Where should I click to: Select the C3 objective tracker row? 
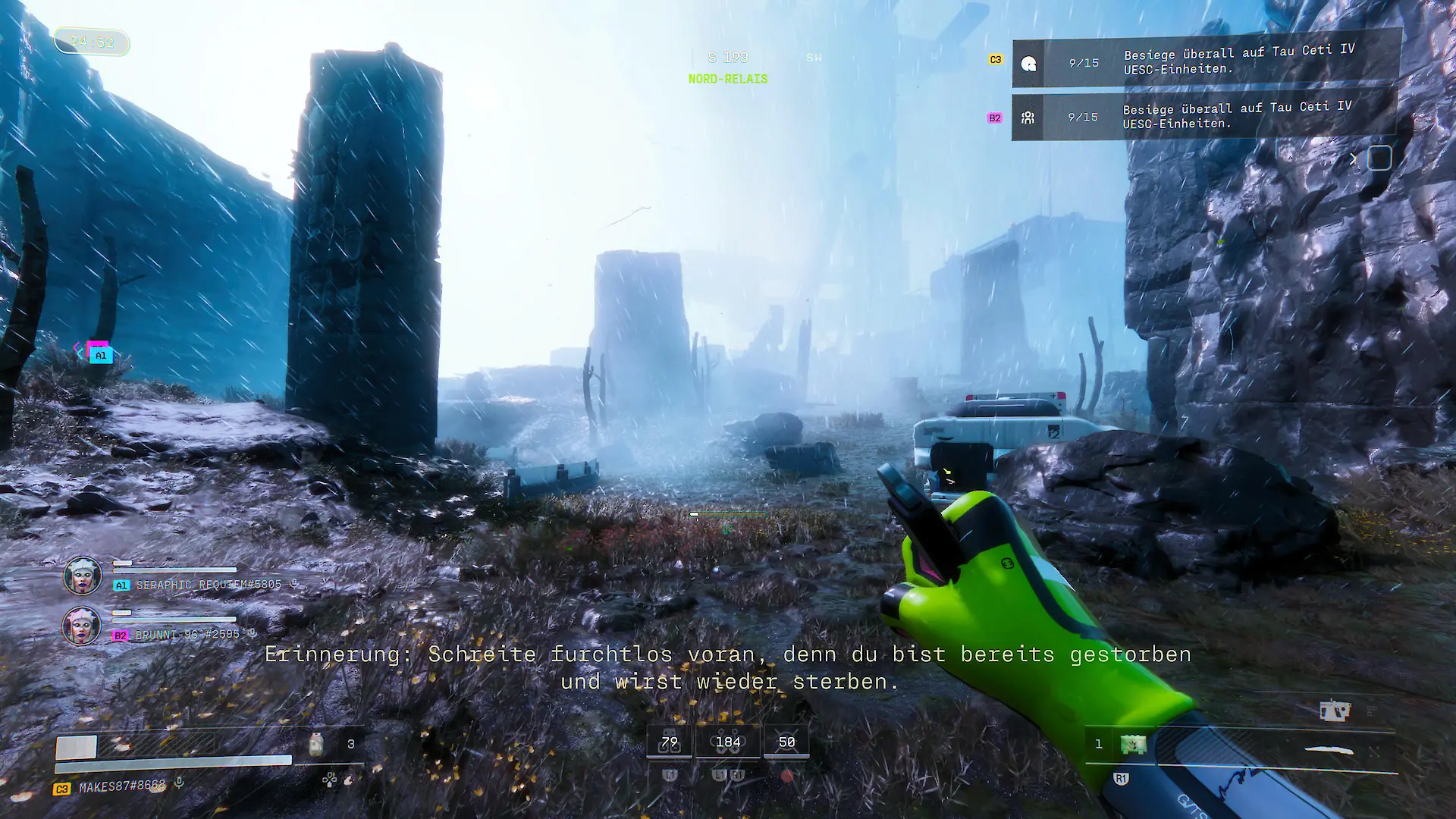tap(1206, 62)
